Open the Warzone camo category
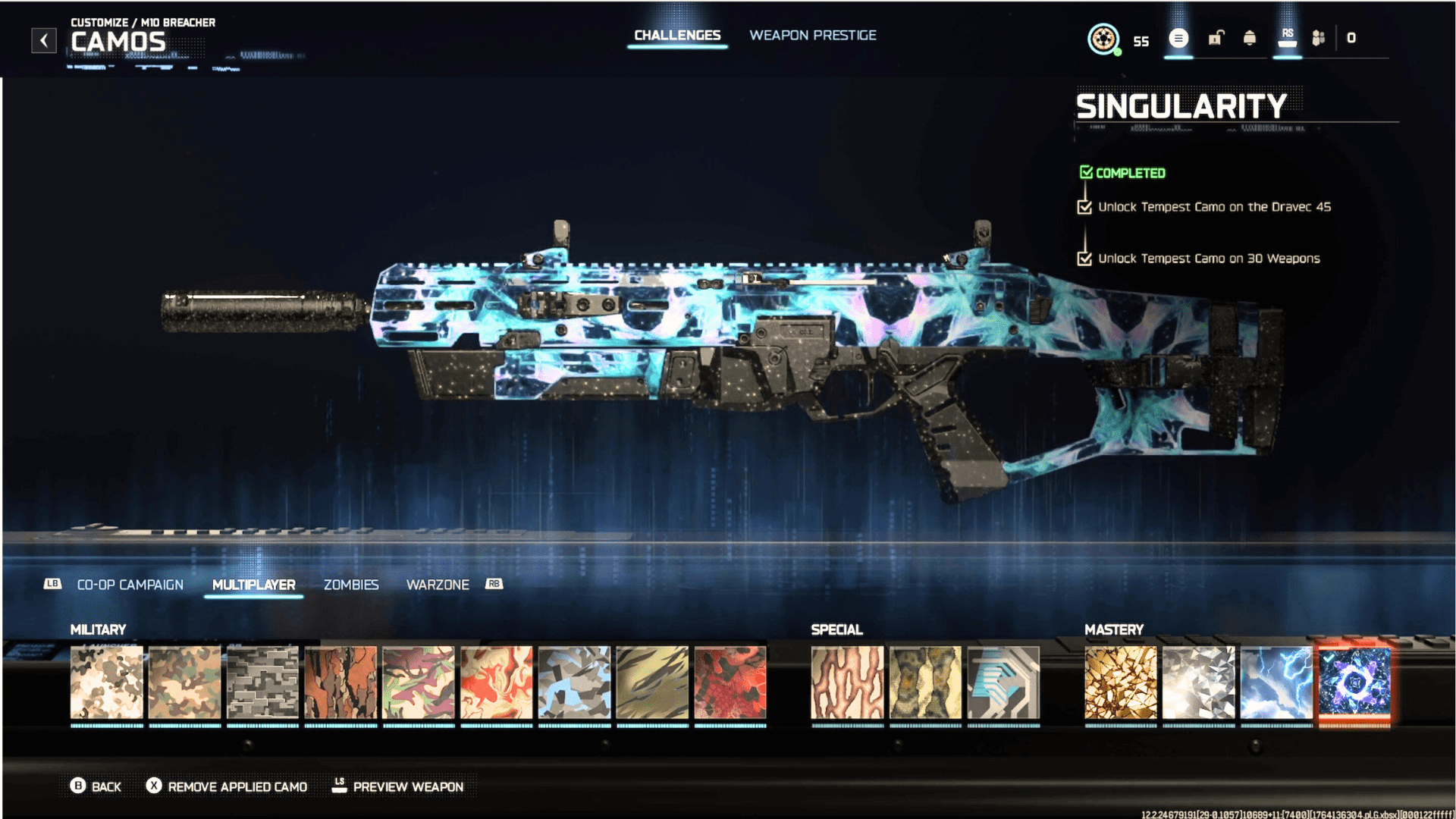 (x=438, y=585)
